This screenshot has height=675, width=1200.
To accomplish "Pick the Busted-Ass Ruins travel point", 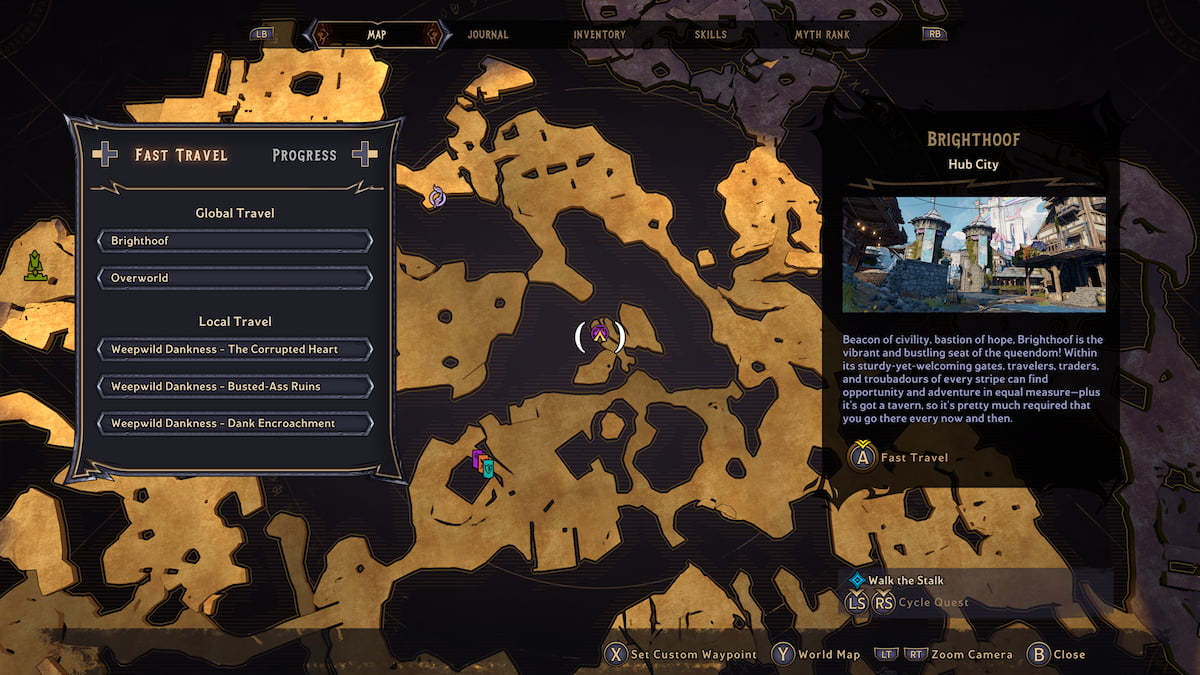I will click(x=235, y=386).
